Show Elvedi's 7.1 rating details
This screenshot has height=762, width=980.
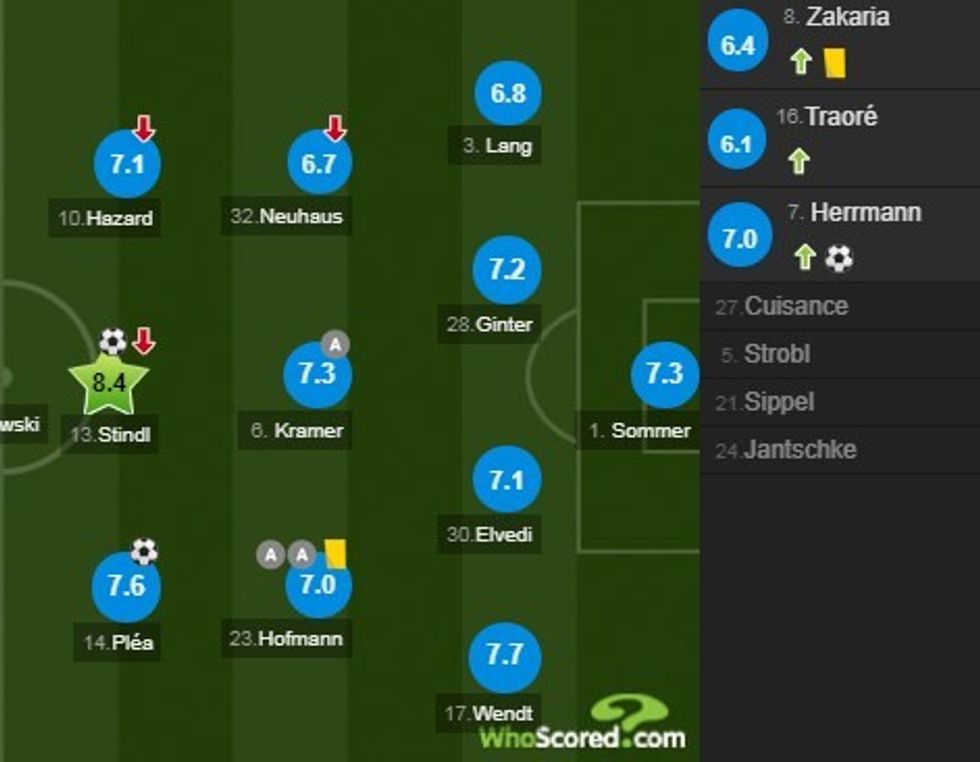(x=507, y=481)
